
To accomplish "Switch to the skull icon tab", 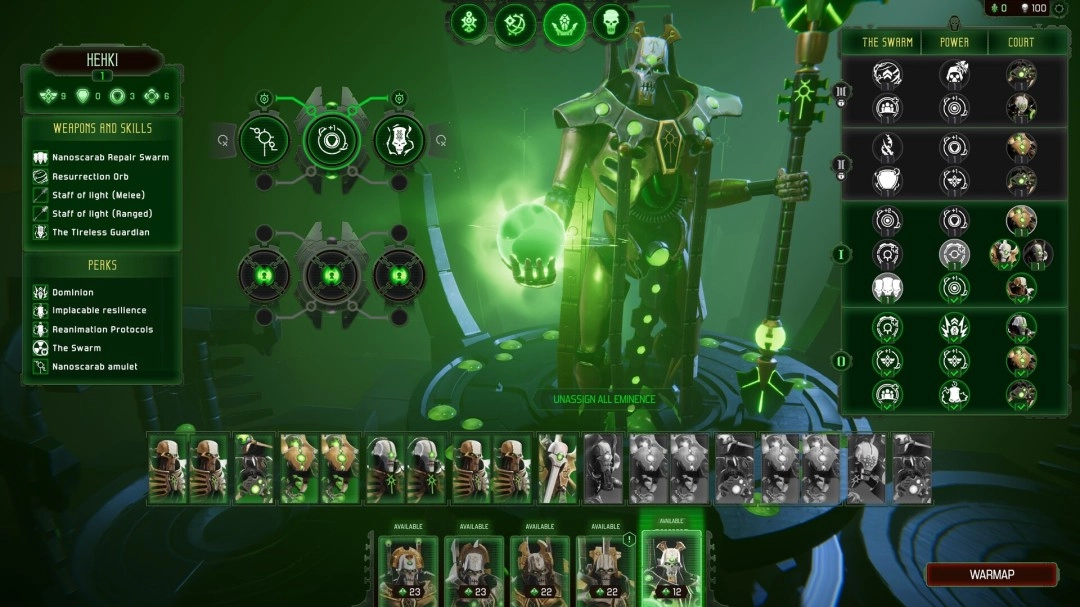I will [611, 22].
